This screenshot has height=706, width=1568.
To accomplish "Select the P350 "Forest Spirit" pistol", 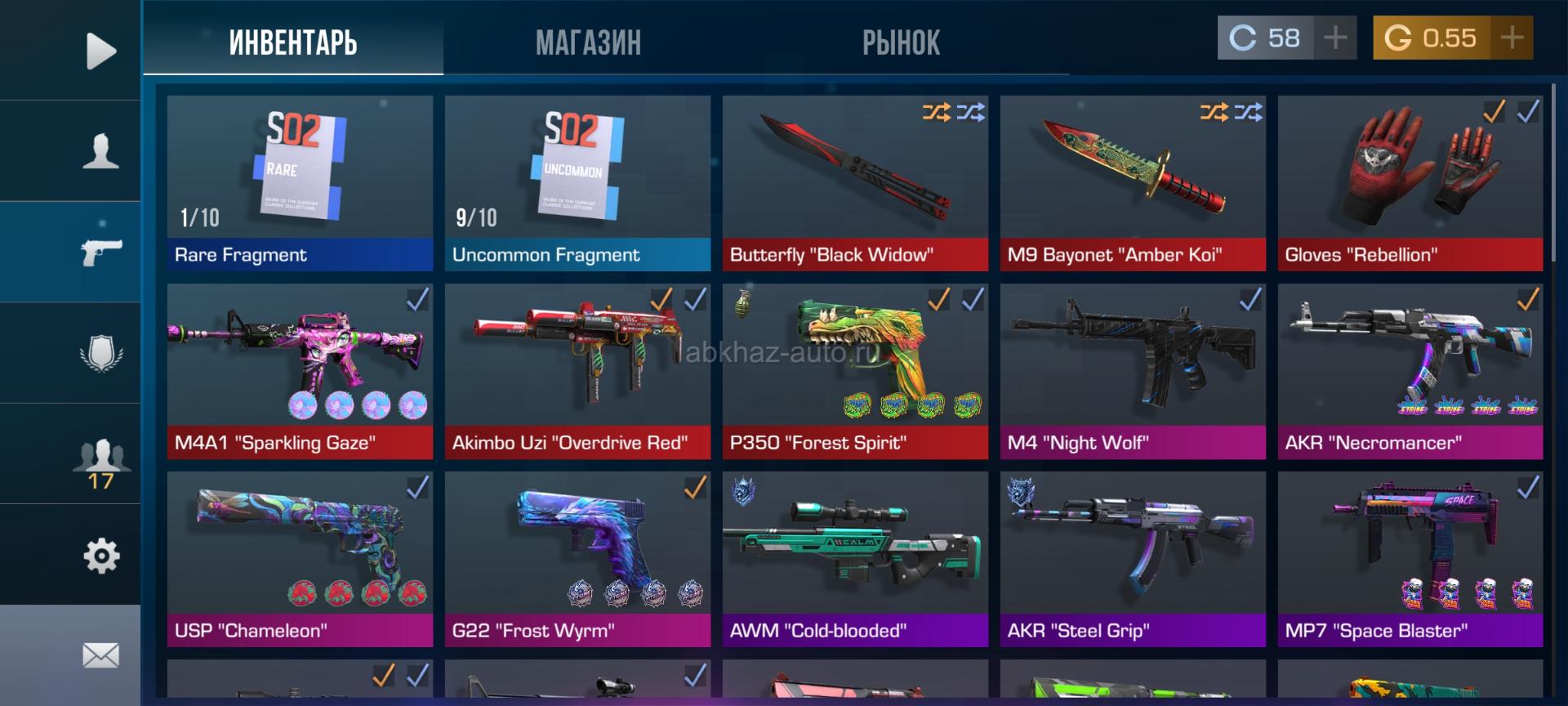I will click(x=855, y=371).
